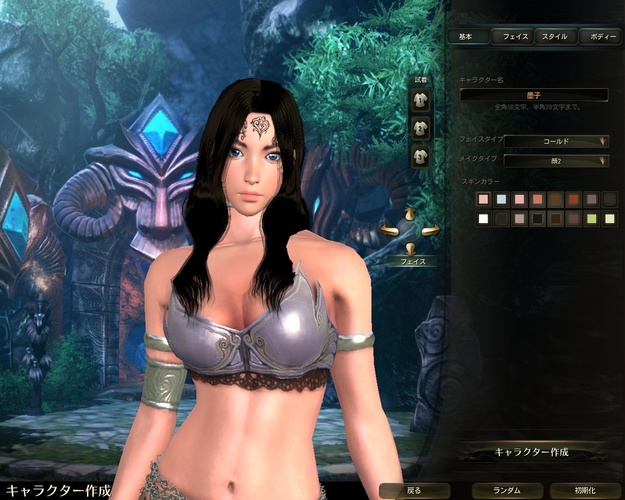Expand the メイクタイプ dropdown showing 顔2
Image resolution: width=625 pixels, height=500 pixels.
(x=556, y=160)
